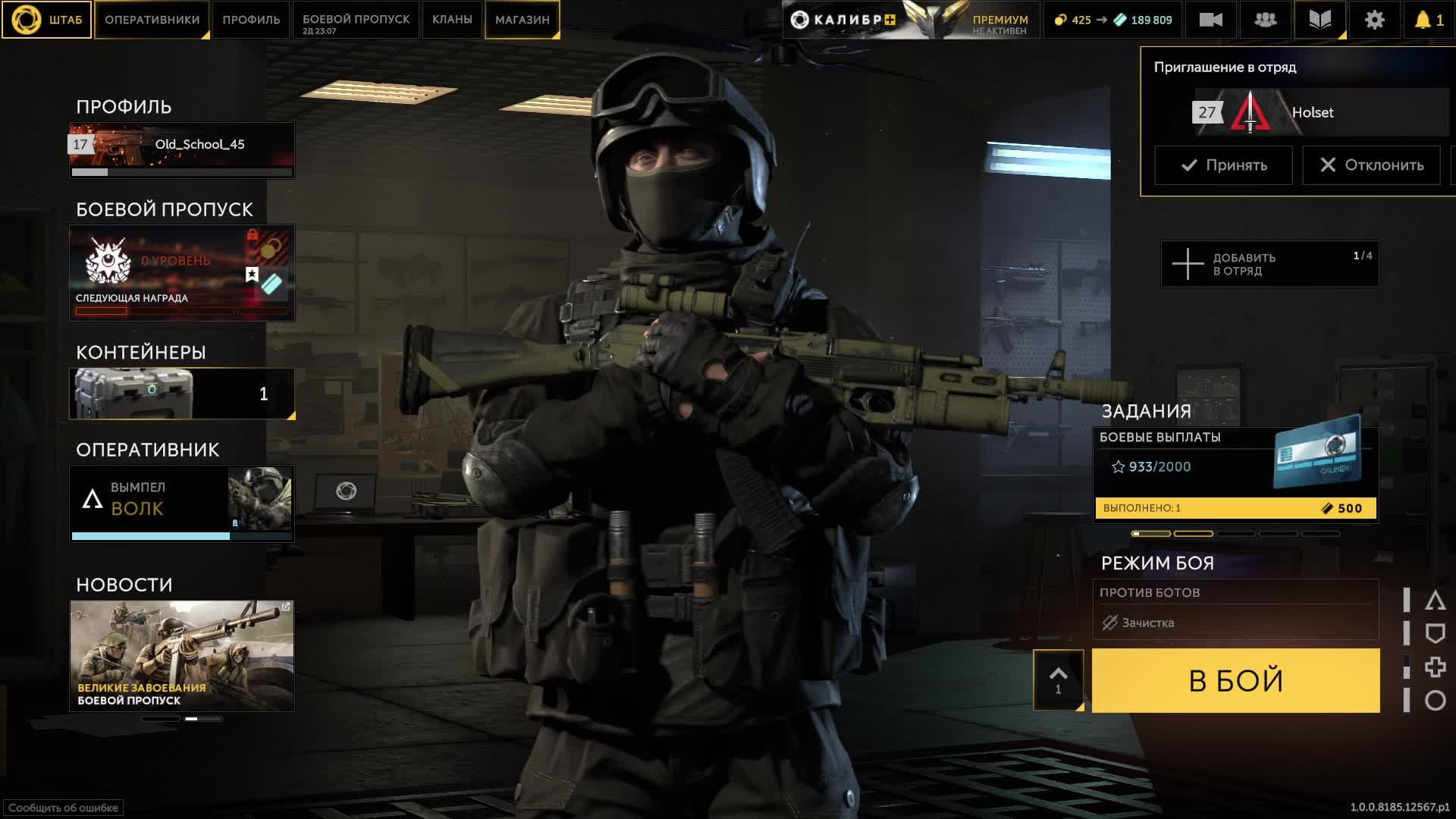Viewport: 1456px width, 819px height.
Task: Add a player to the squad
Action: click(1269, 264)
